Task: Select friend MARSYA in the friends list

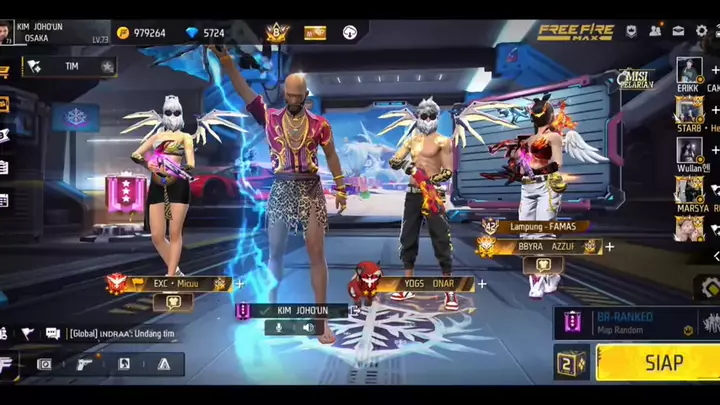Action: 689,190
